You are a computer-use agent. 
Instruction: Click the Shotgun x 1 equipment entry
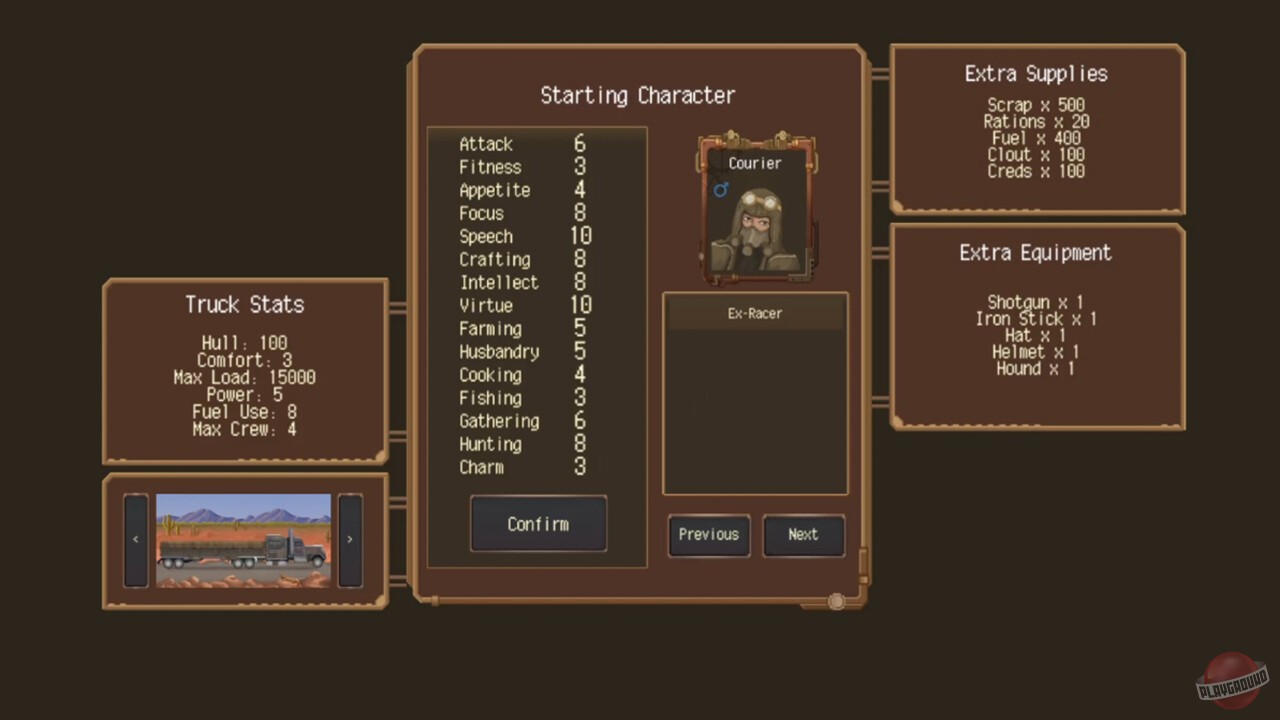1037,302
